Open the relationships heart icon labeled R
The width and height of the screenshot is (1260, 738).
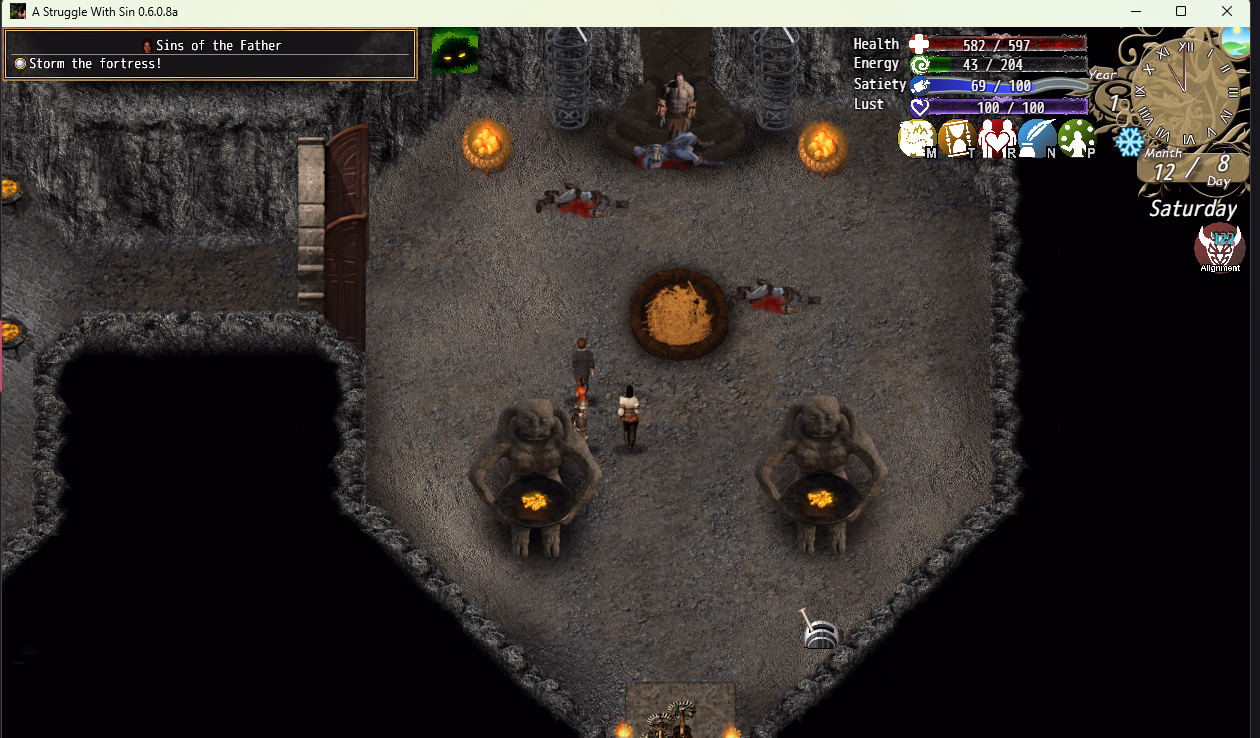tap(997, 139)
